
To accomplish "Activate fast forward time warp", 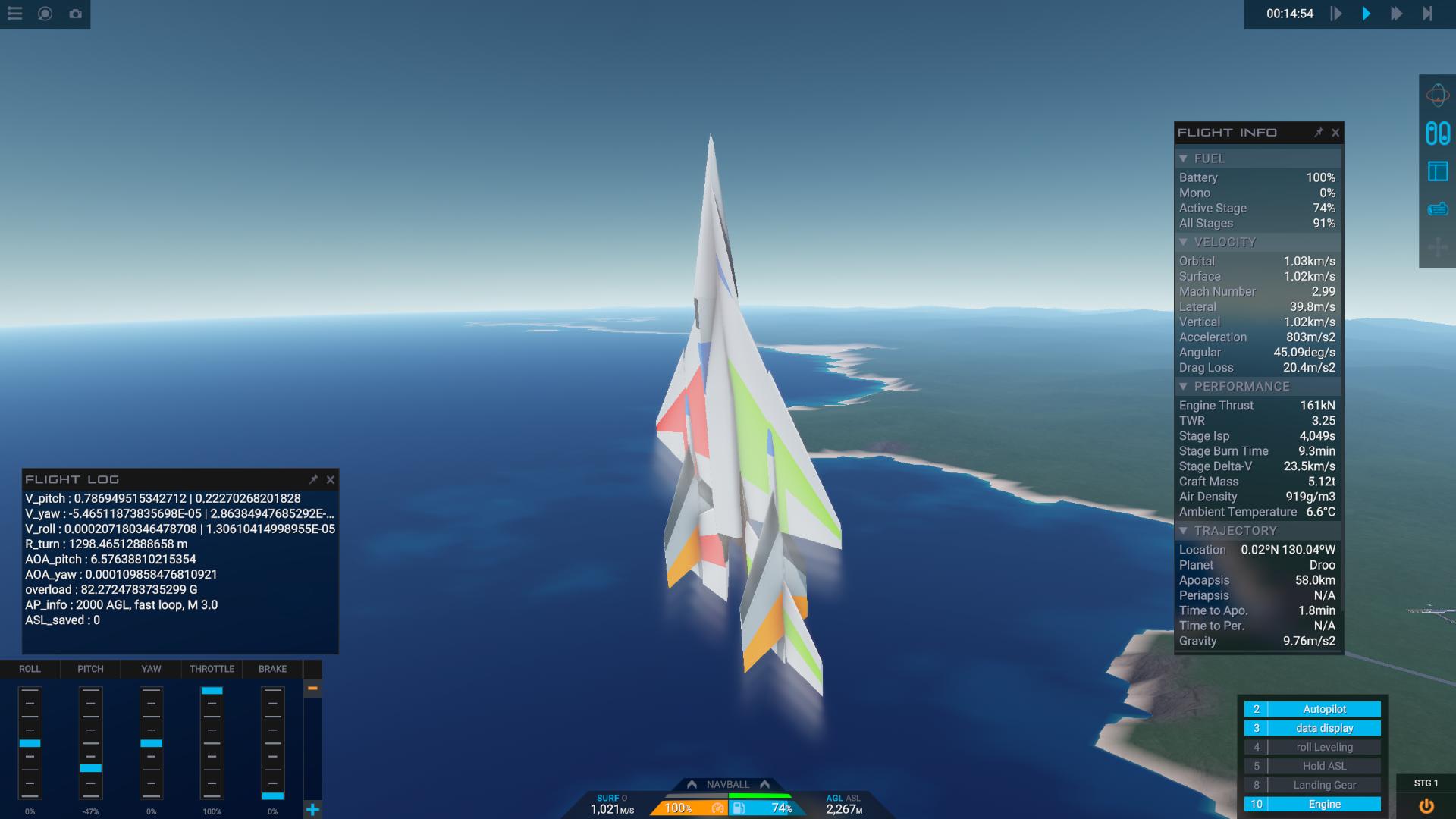I will [1396, 14].
